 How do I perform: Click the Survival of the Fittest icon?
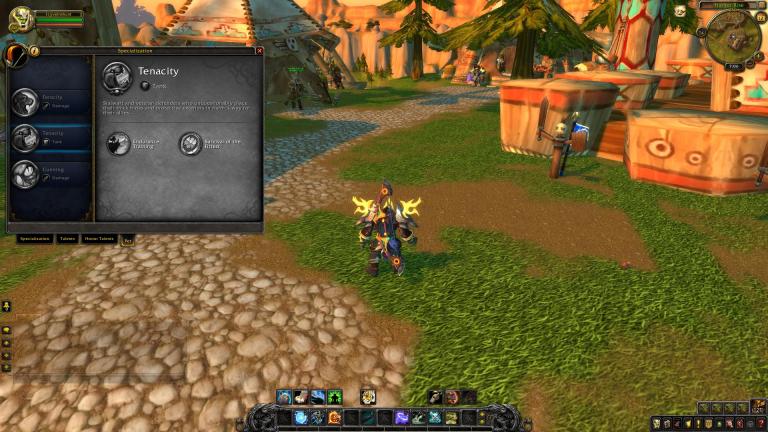coord(190,144)
